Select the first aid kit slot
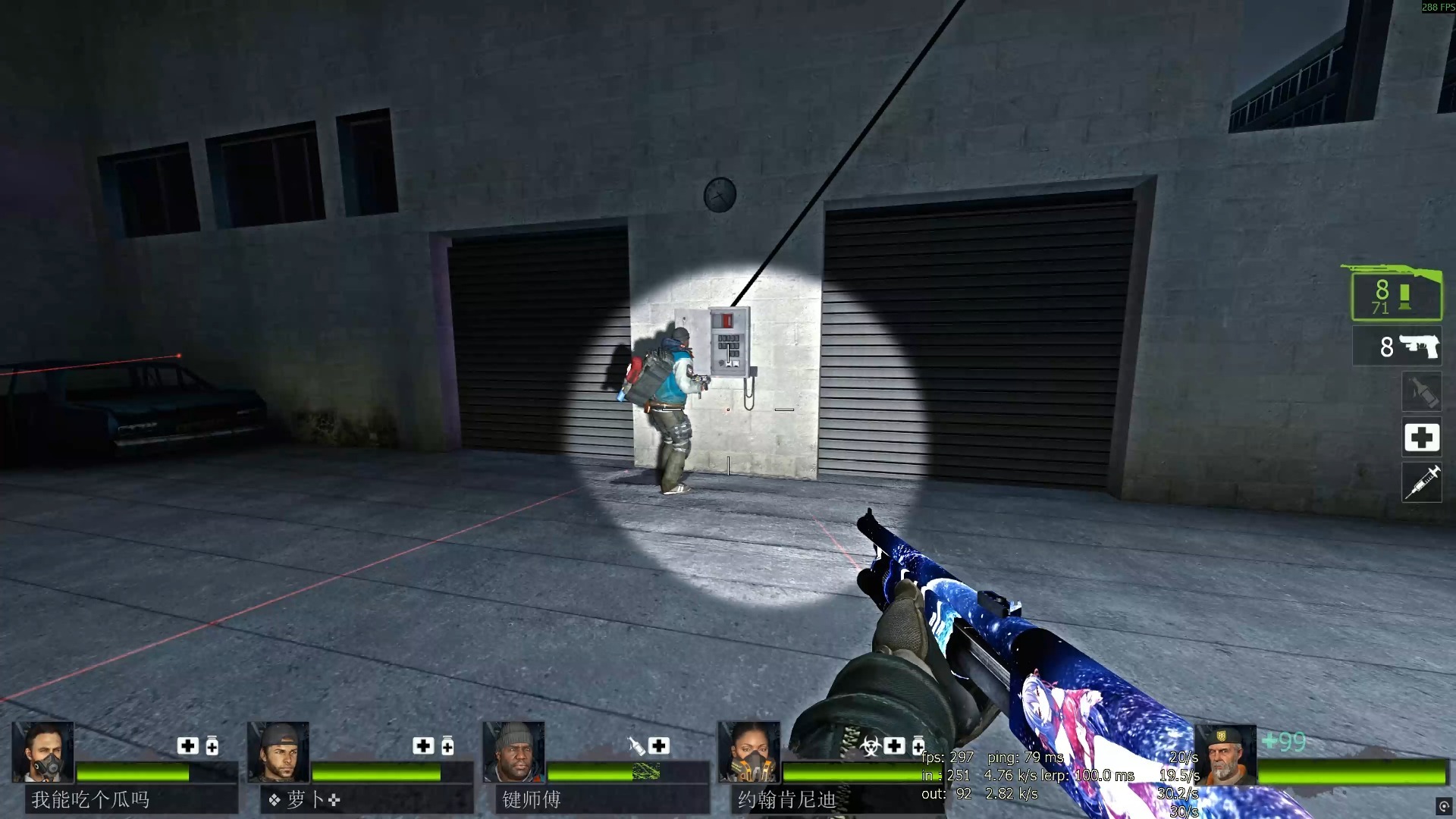The image size is (1456, 819). point(1421,437)
